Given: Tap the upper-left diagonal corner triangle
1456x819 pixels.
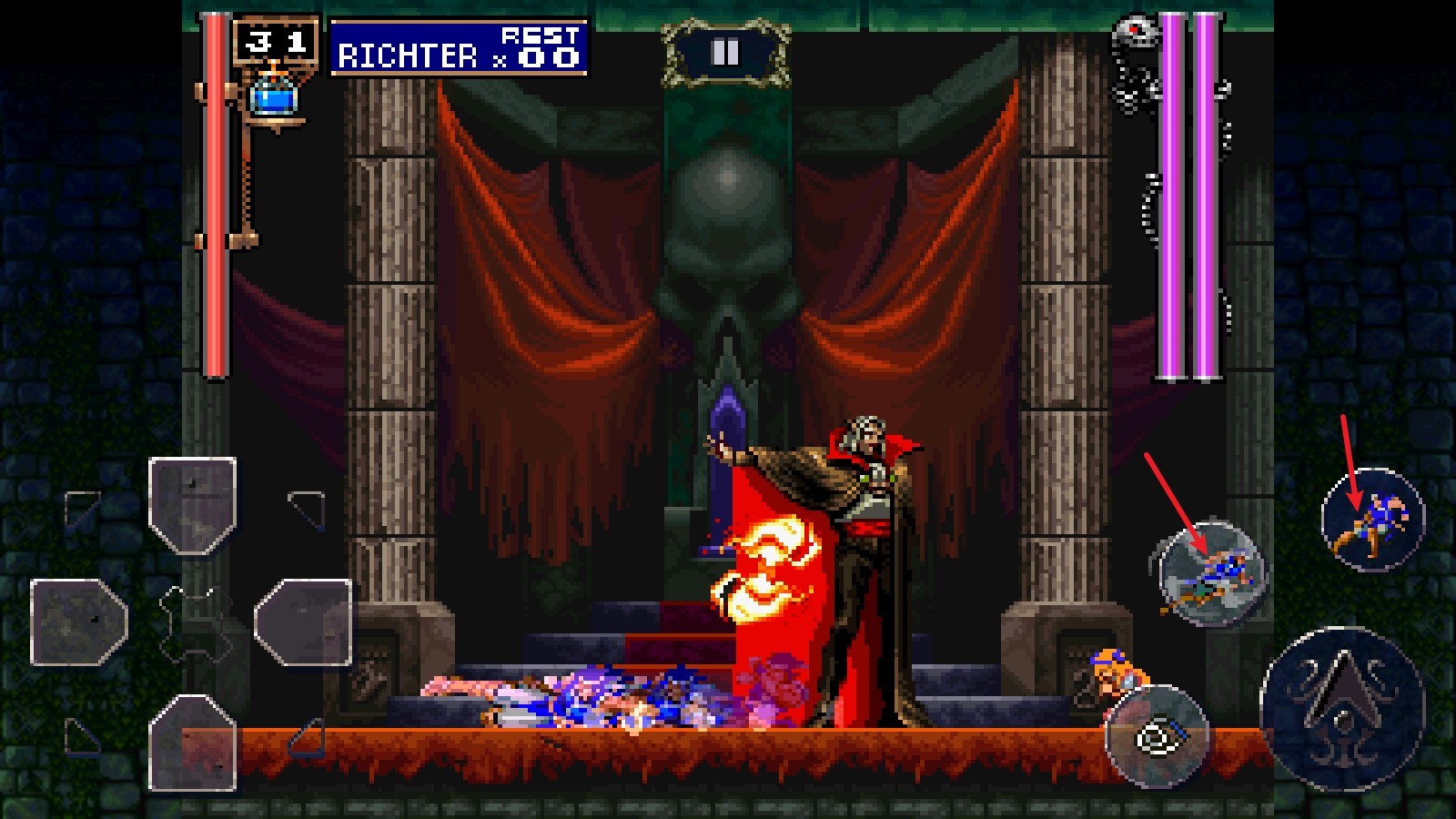Looking at the screenshot, I should 79,506.
